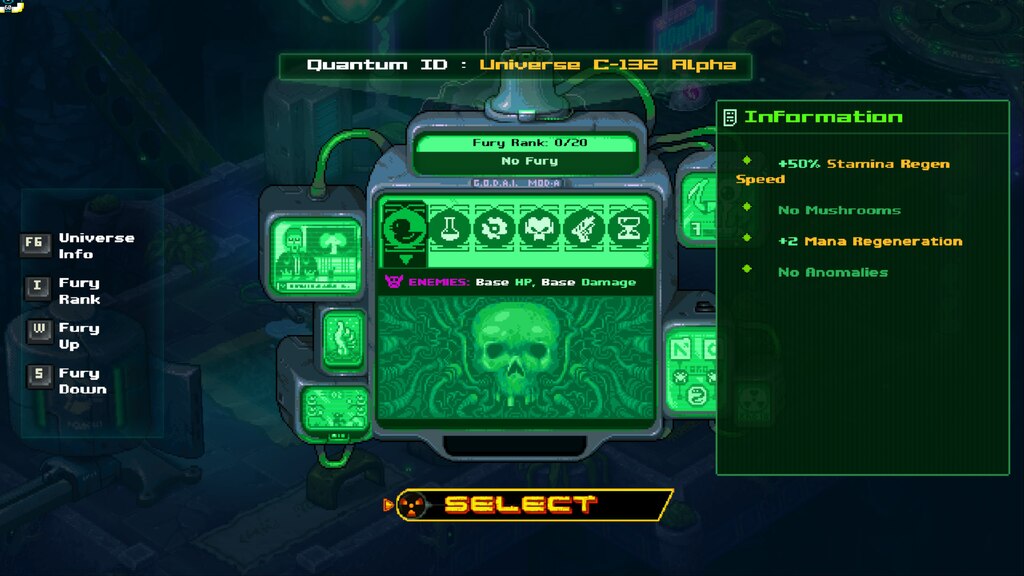1024x576 pixels.
Task: Confirm the universe with the SELECT button
Action: coord(520,504)
